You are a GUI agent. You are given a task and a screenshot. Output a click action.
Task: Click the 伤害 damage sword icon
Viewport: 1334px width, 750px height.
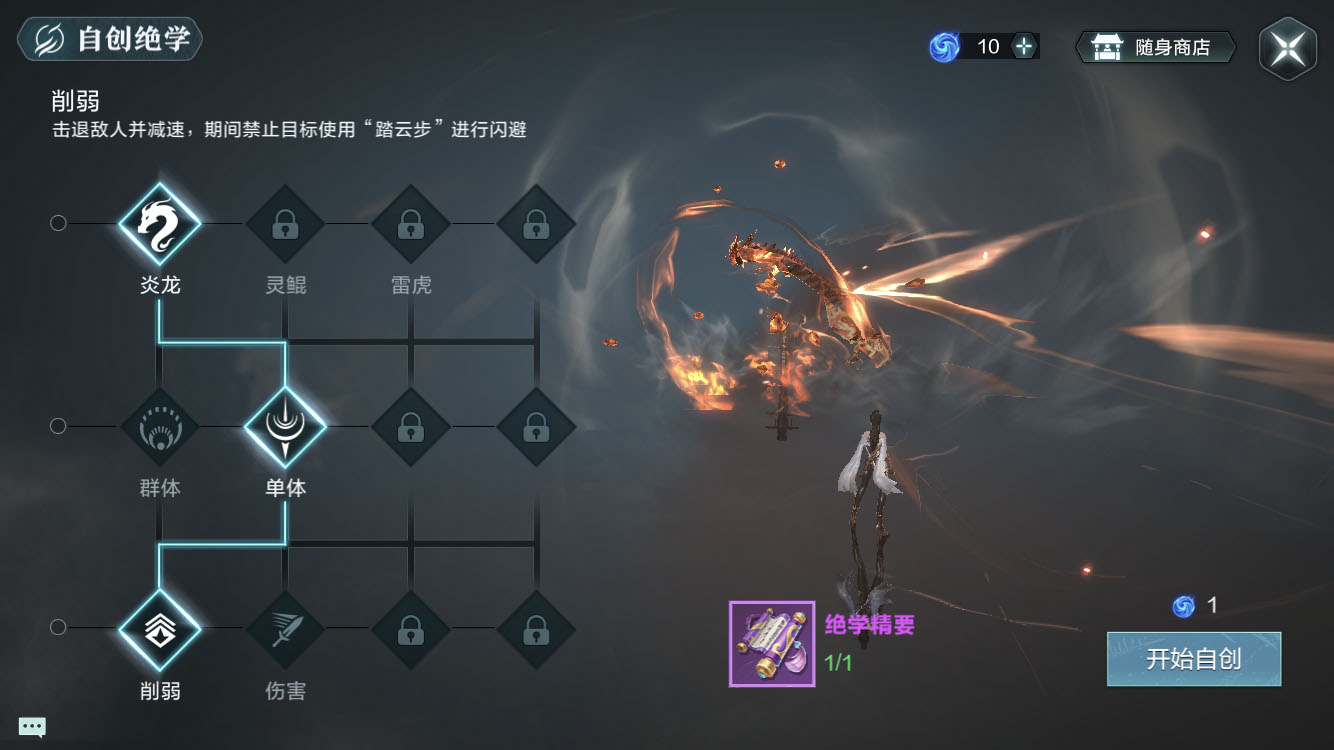point(285,630)
